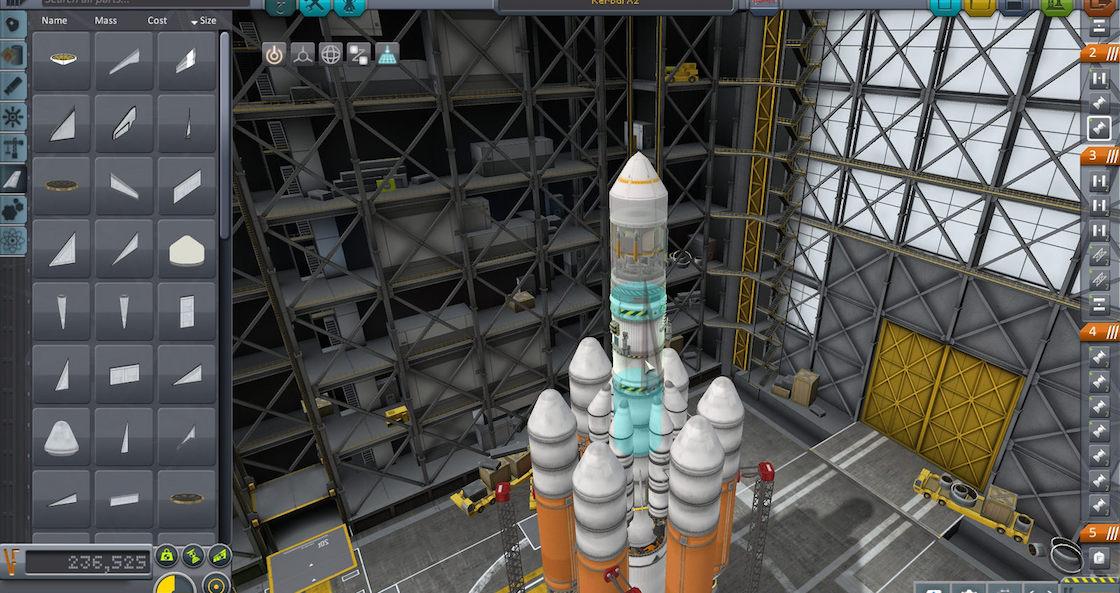Click the wireframe globe toolbar button
Viewport: 1120px width, 593px height.
pos(331,54)
